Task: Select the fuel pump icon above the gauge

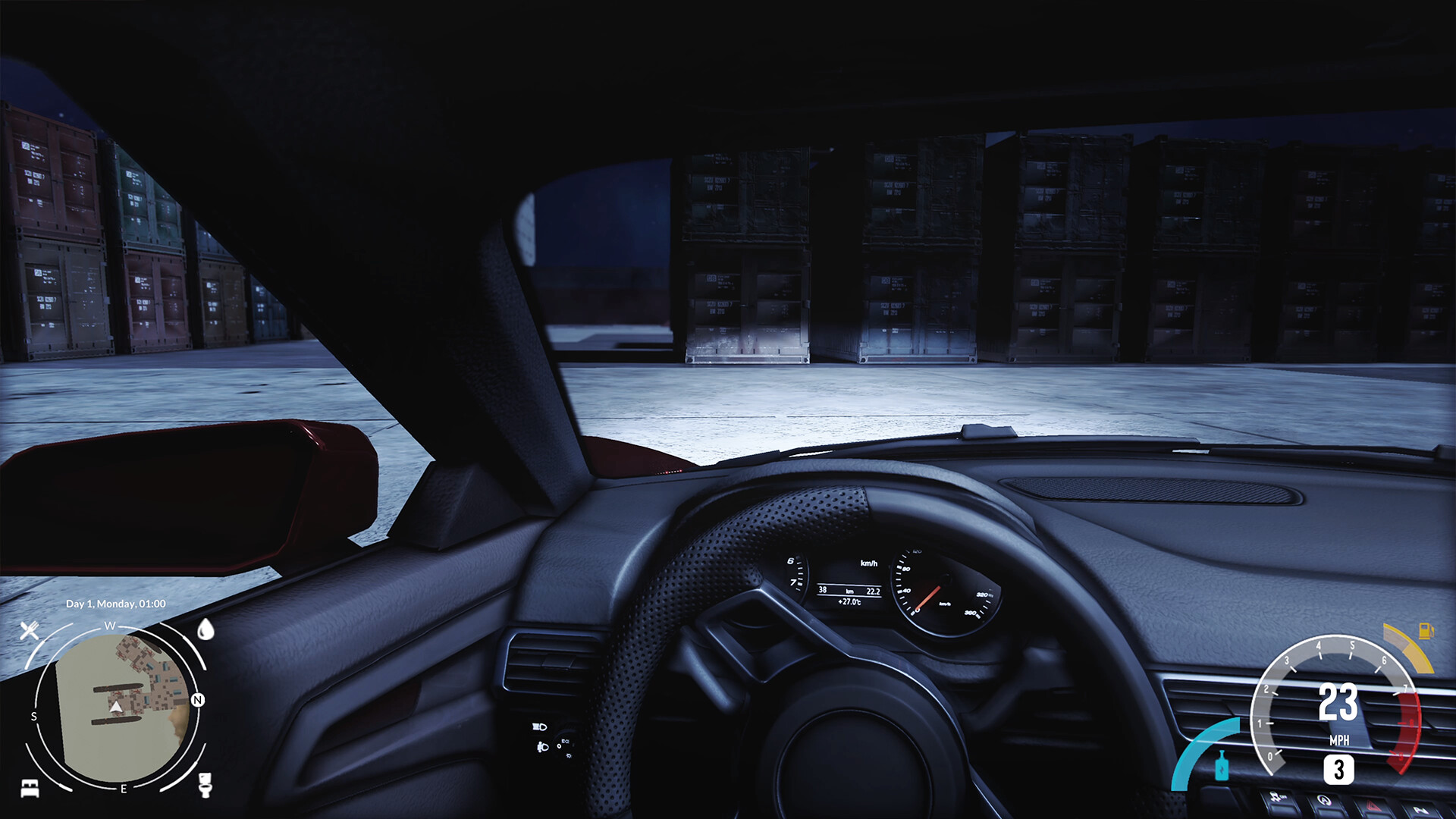Action: [x=1426, y=632]
